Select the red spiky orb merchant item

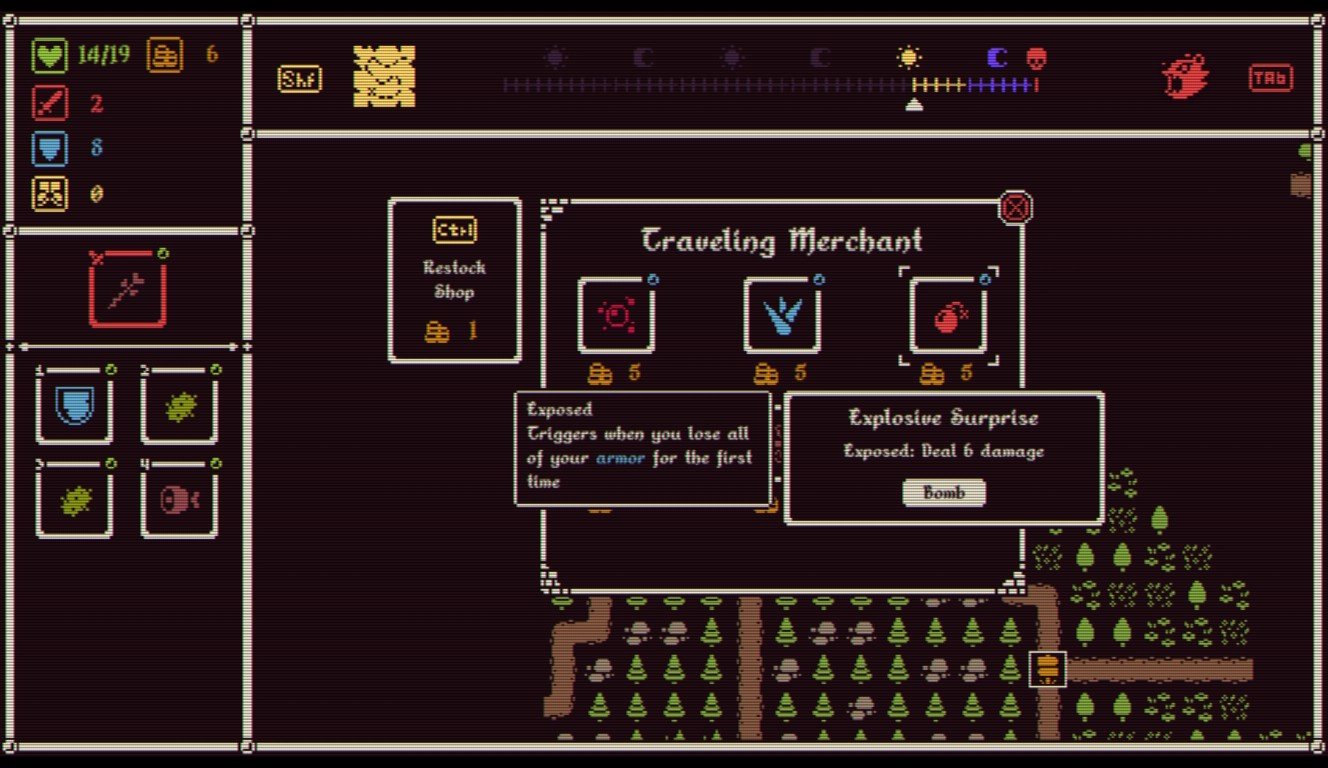coord(616,313)
